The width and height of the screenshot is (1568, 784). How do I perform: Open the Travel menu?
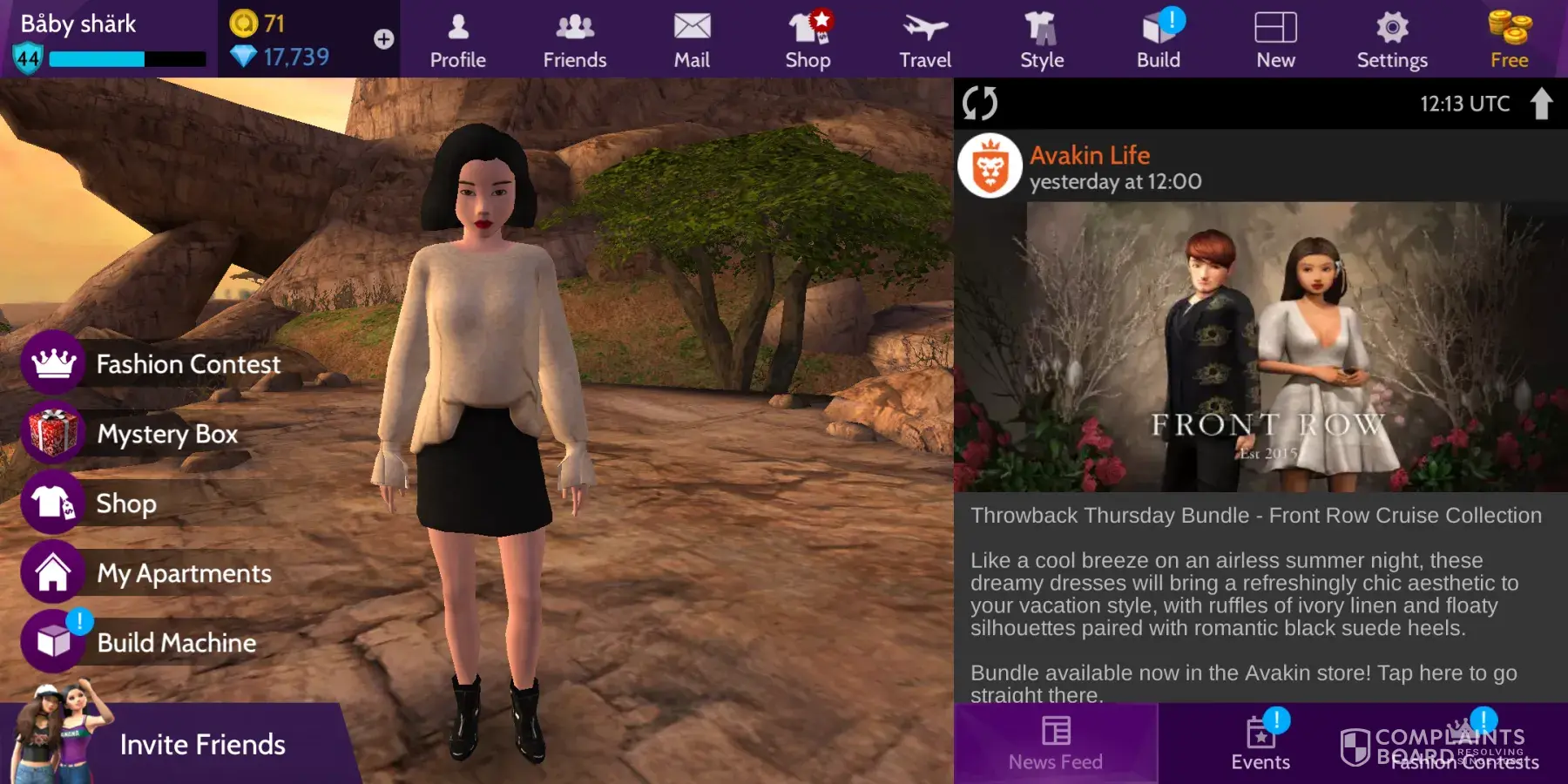(x=925, y=40)
